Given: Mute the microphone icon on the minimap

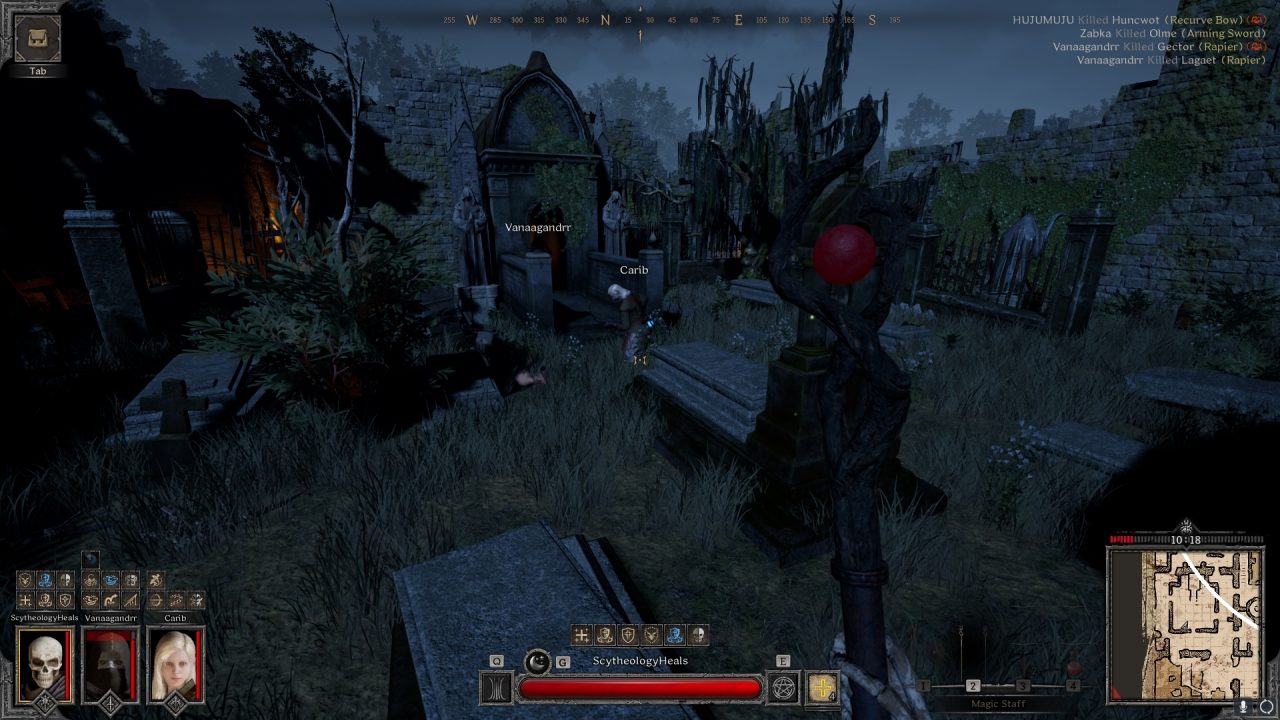Looking at the screenshot, I should click(x=1242, y=707).
